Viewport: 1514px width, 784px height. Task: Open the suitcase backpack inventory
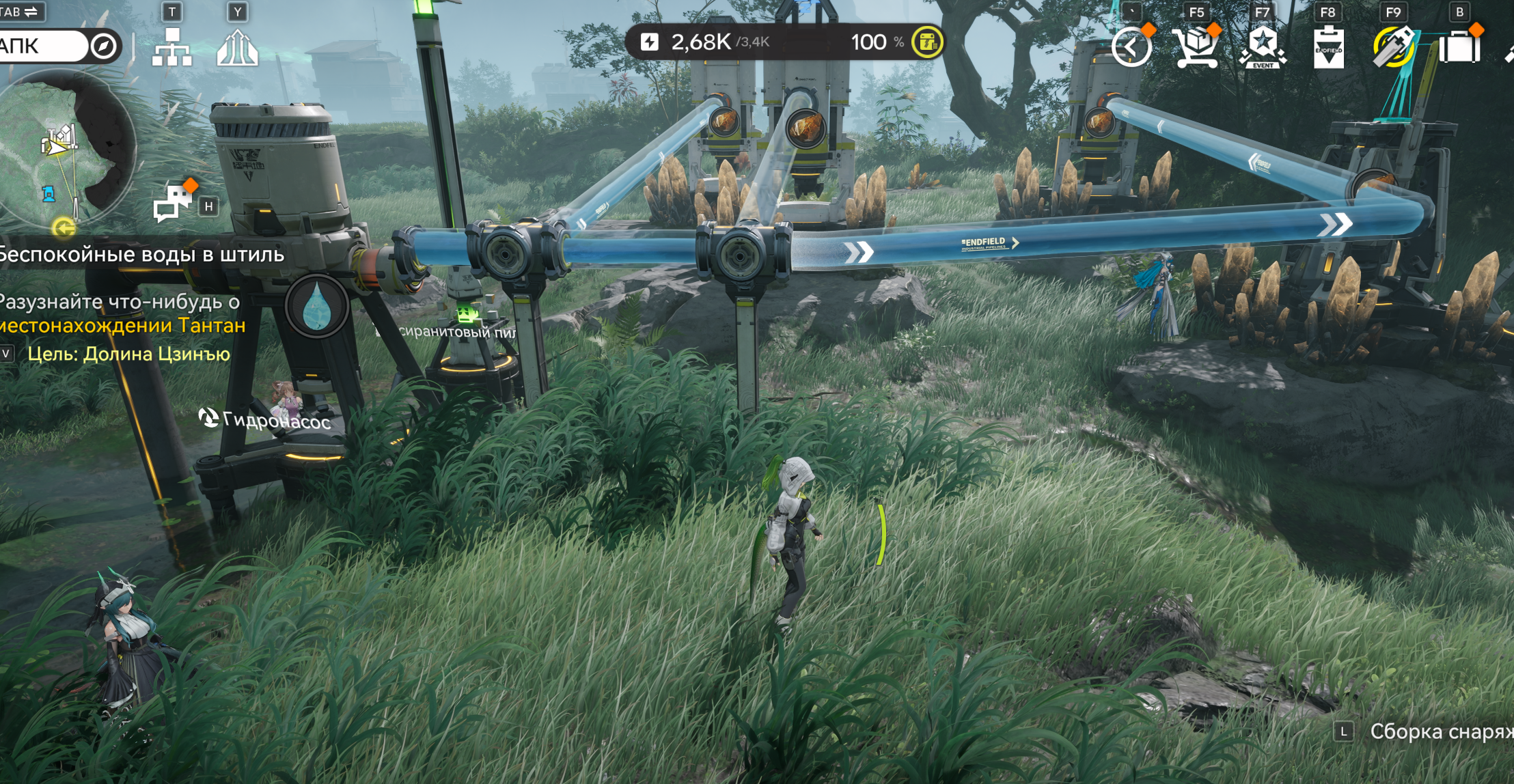1459,48
